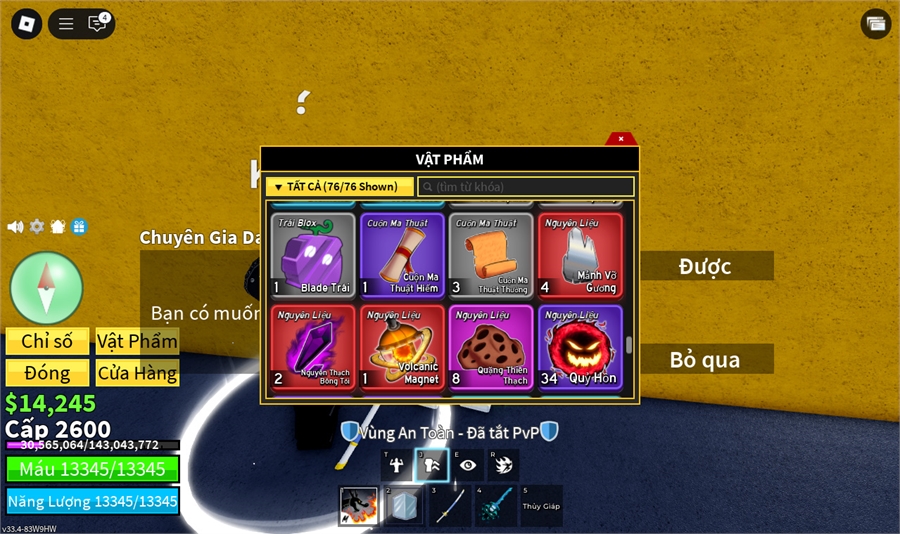The image size is (900, 534).
Task: Open the Chỉ số stats menu
Action: pyautogui.click(x=47, y=341)
